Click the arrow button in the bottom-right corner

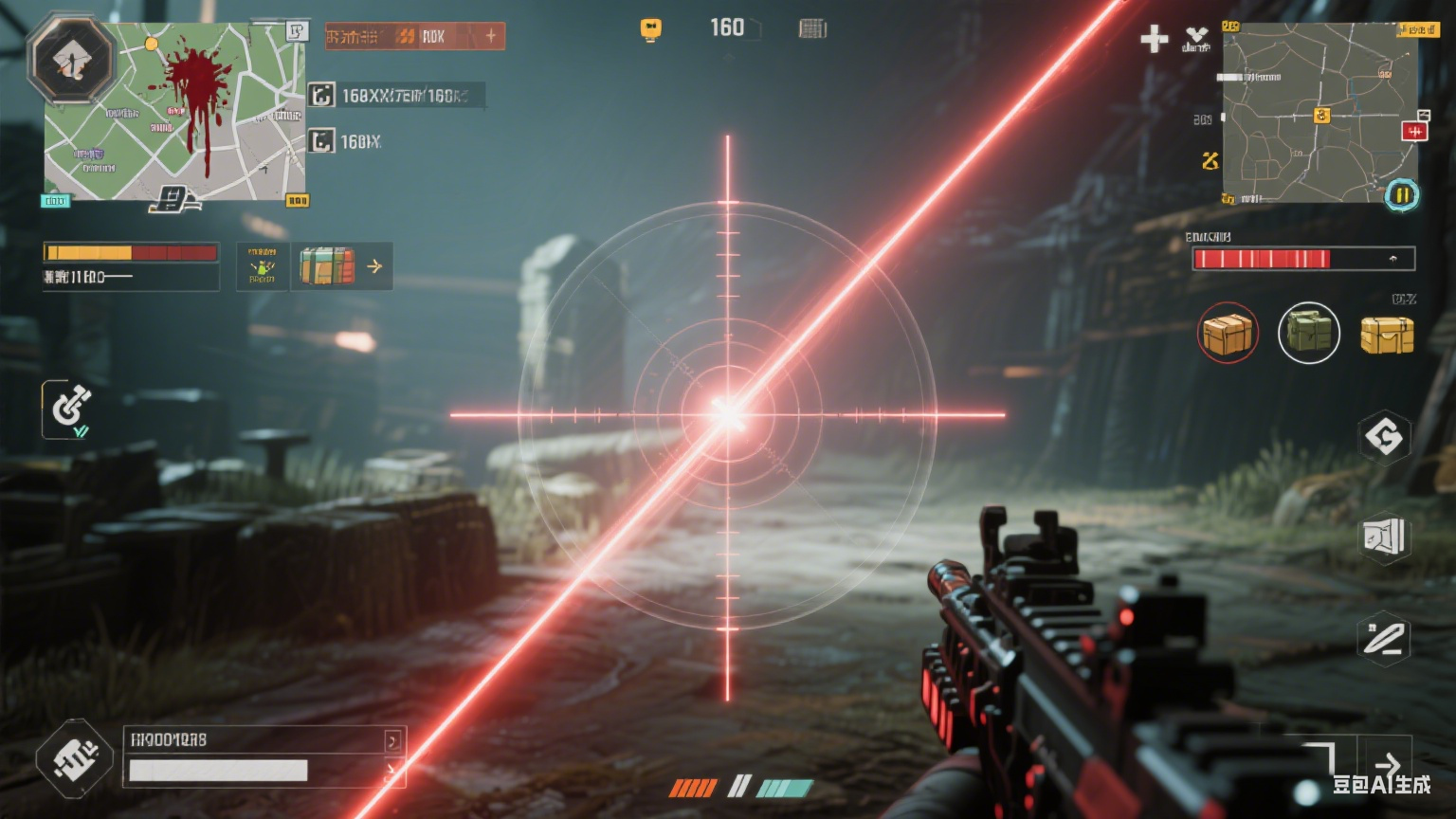[x=1388, y=764]
